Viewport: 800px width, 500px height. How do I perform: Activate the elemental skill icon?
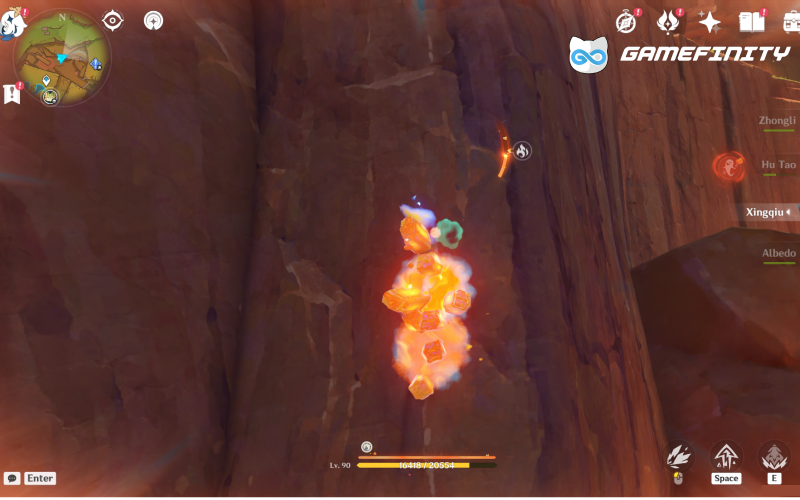click(773, 457)
